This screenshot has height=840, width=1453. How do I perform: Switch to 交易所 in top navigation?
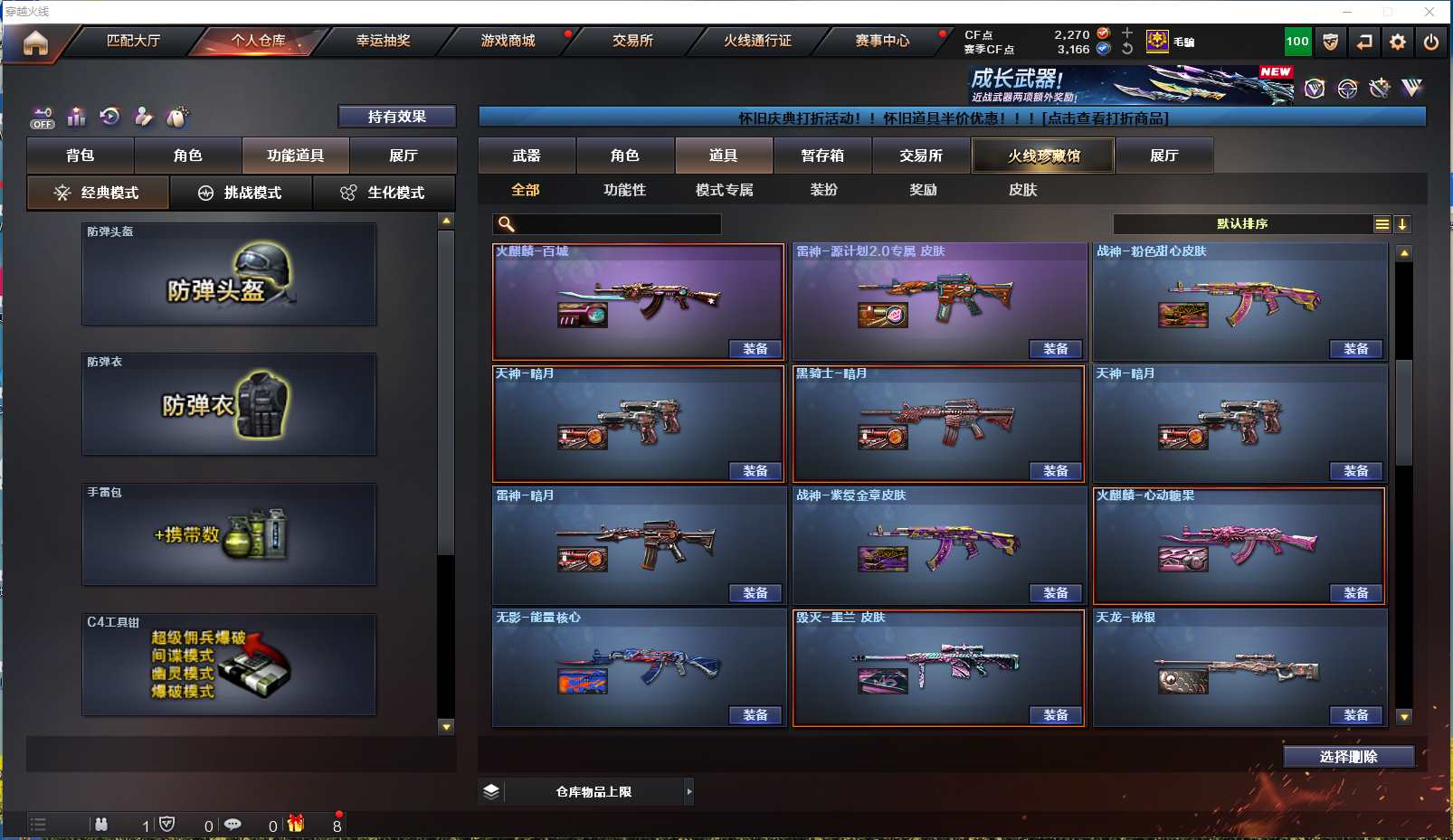632,41
